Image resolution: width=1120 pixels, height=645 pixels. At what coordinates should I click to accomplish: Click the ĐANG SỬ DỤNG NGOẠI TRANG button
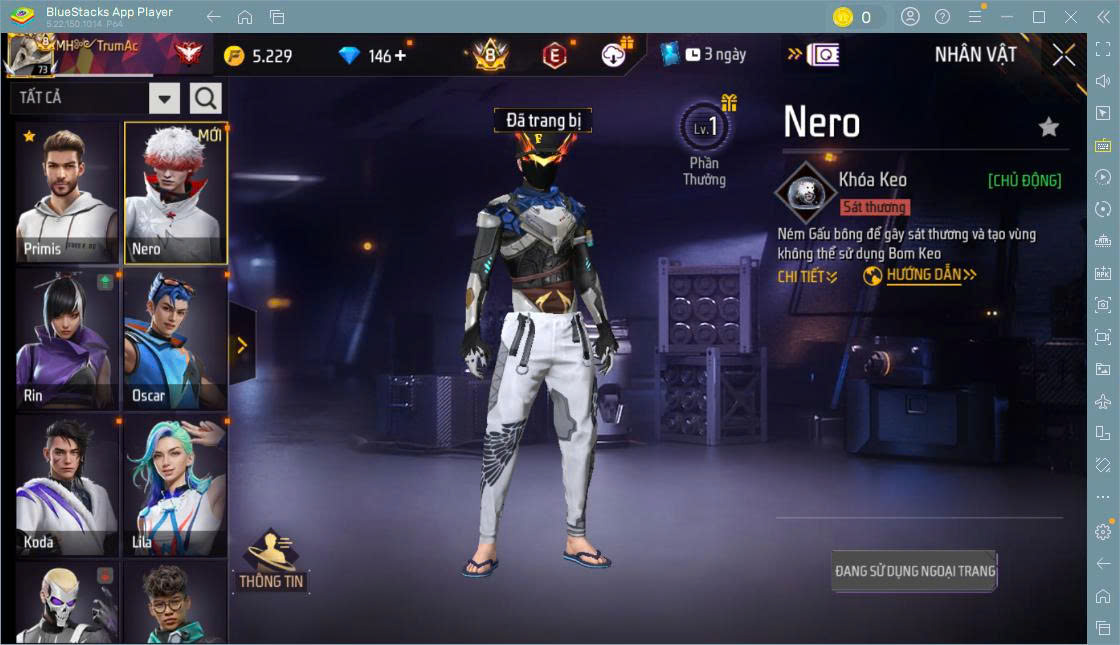[915, 571]
